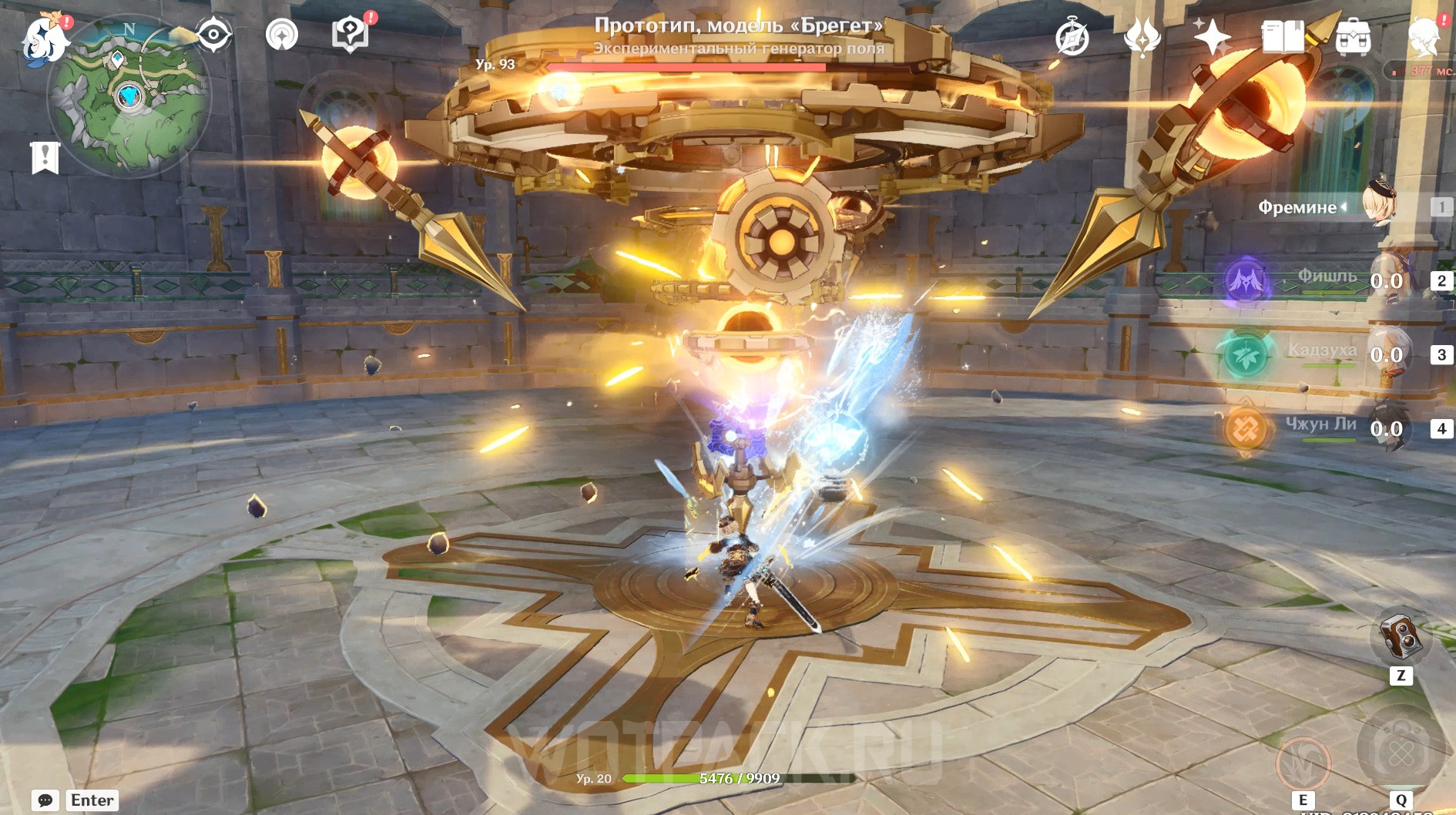Activate Freminet's elemental skill button
This screenshot has height=815, width=1456.
tap(1303, 761)
